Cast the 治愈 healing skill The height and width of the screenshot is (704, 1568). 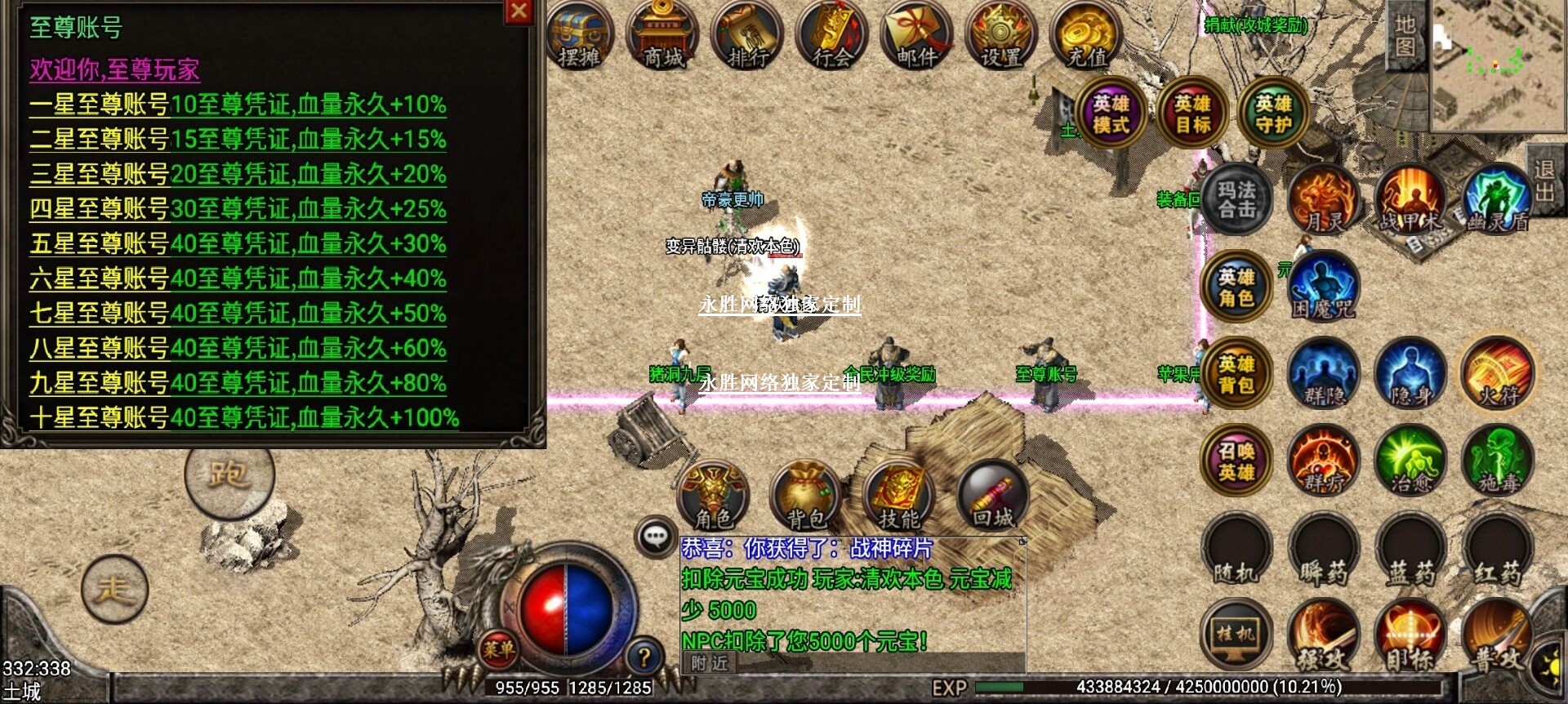pyautogui.click(x=1410, y=461)
